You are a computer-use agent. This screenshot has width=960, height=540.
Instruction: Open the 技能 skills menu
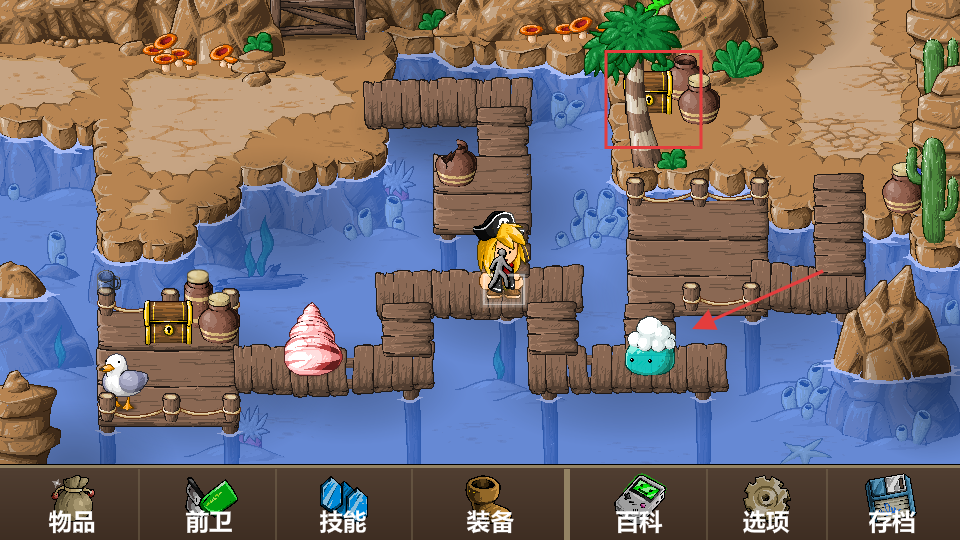343,504
